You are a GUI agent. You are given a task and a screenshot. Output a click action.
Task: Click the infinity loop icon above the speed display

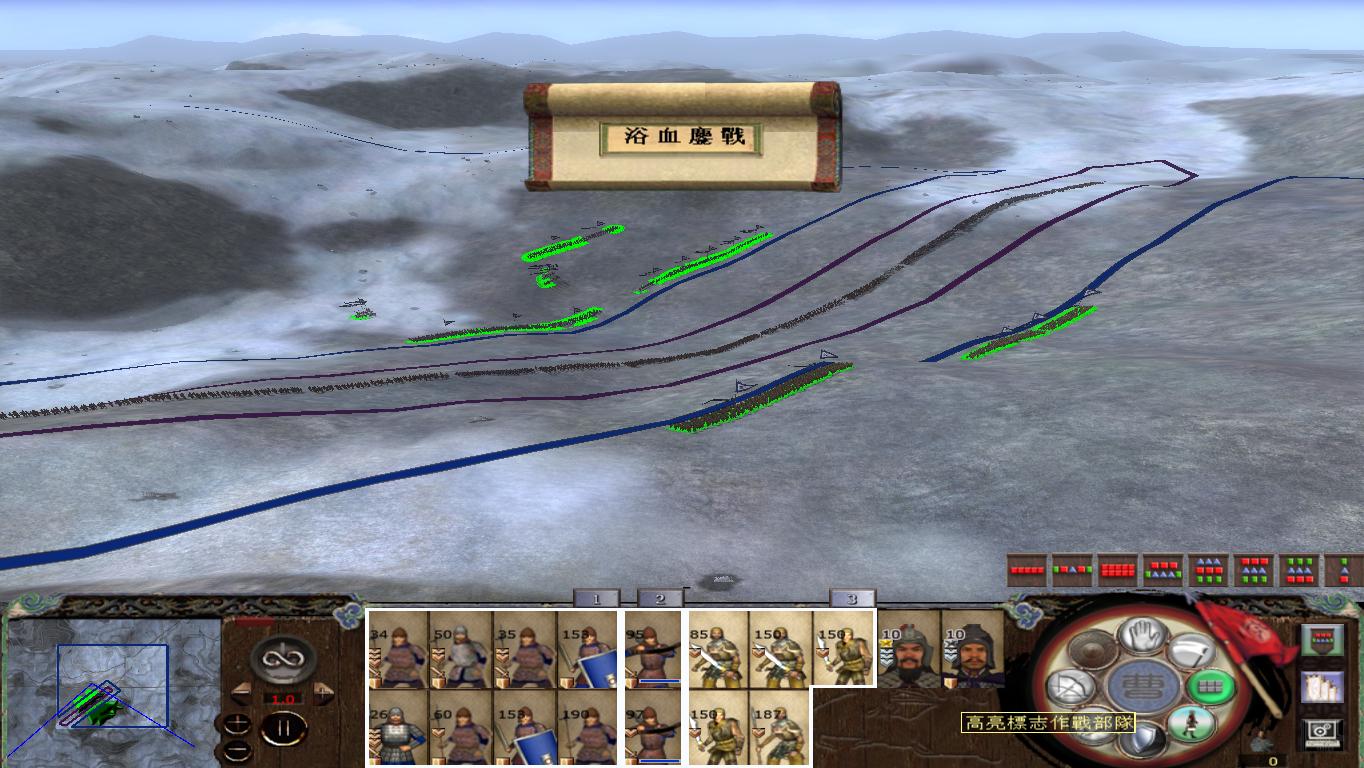[282, 658]
